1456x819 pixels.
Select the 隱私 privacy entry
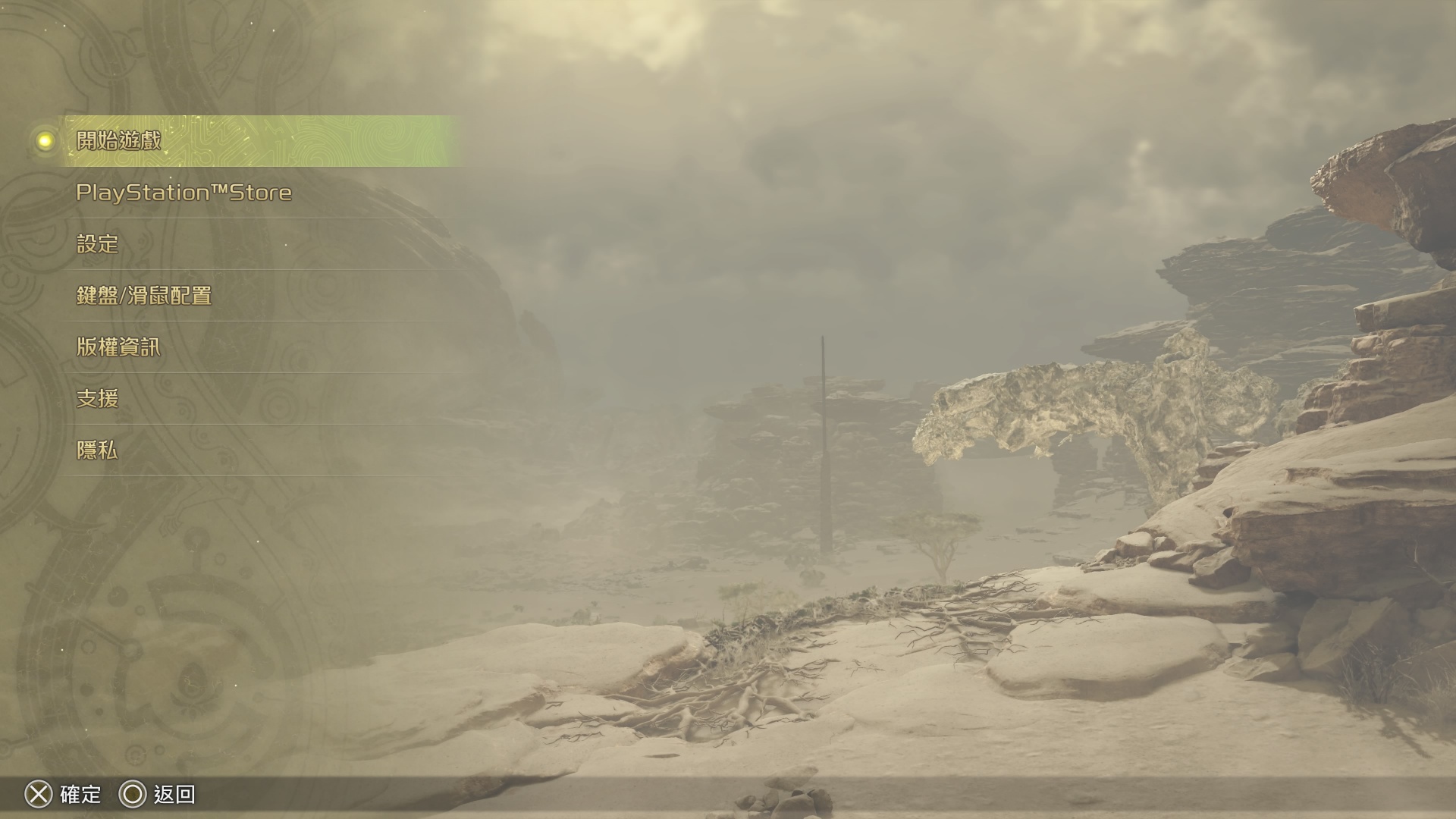98,450
